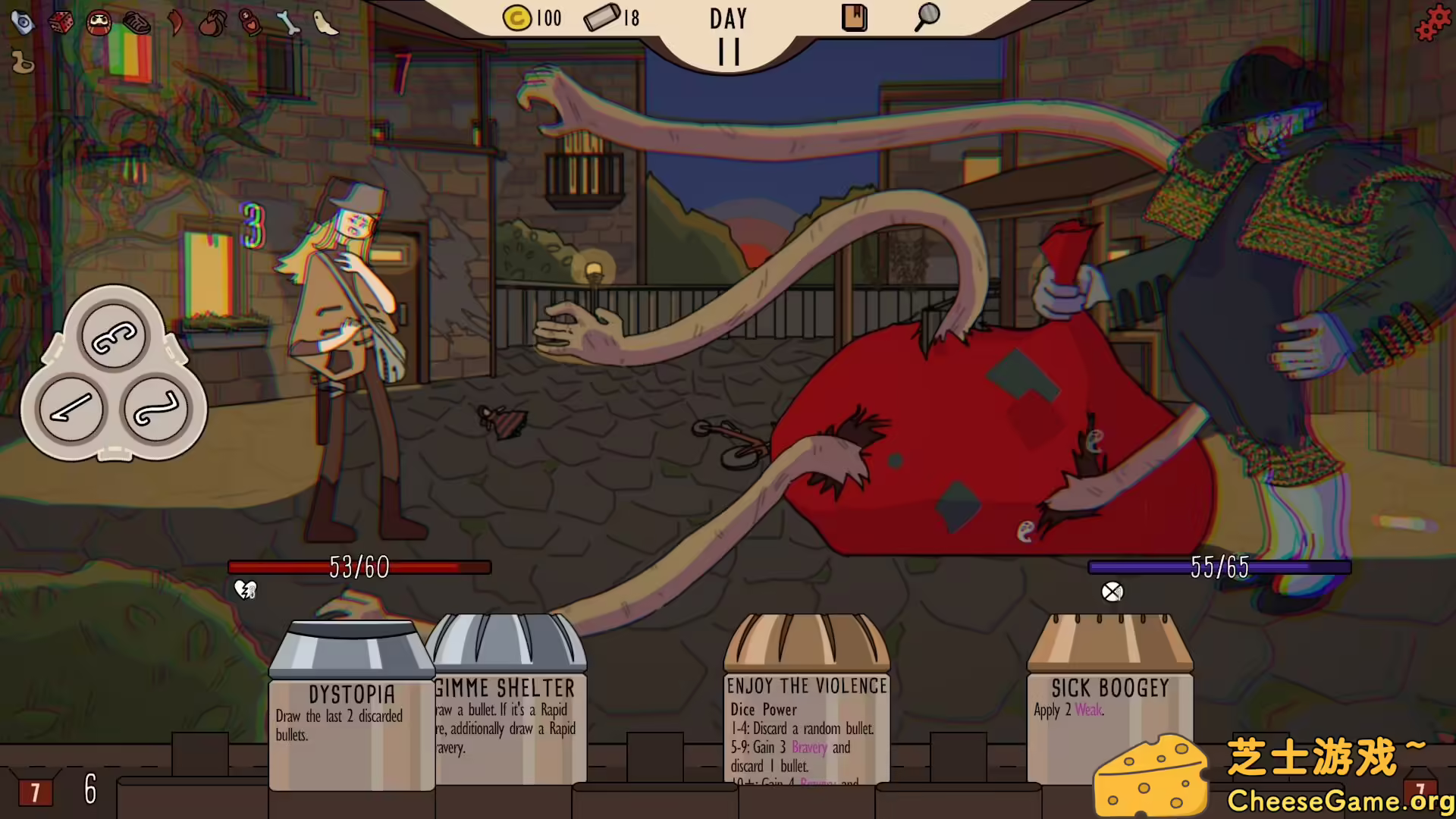Select the eyeball charm icon in the inventory row
Image resolution: width=1456 pixels, height=819 pixels.
(x=23, y=21)
